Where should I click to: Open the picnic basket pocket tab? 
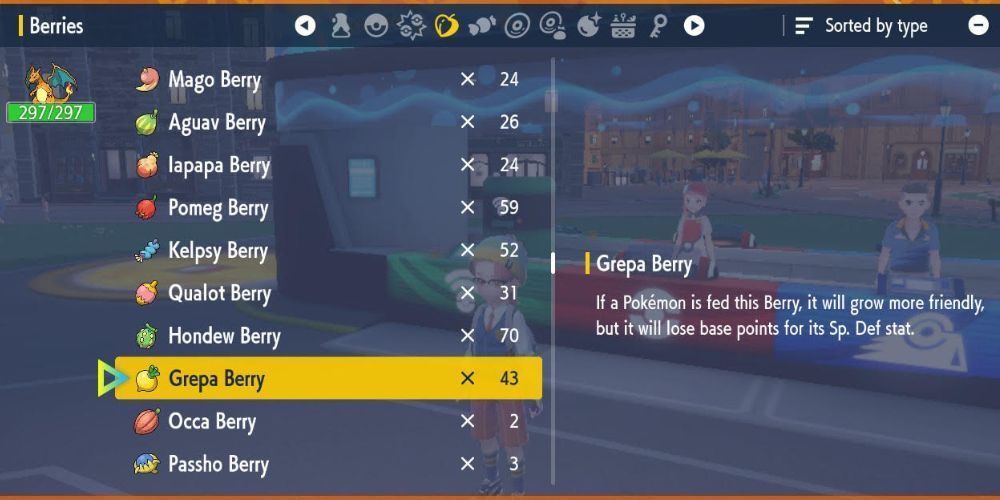623,26
